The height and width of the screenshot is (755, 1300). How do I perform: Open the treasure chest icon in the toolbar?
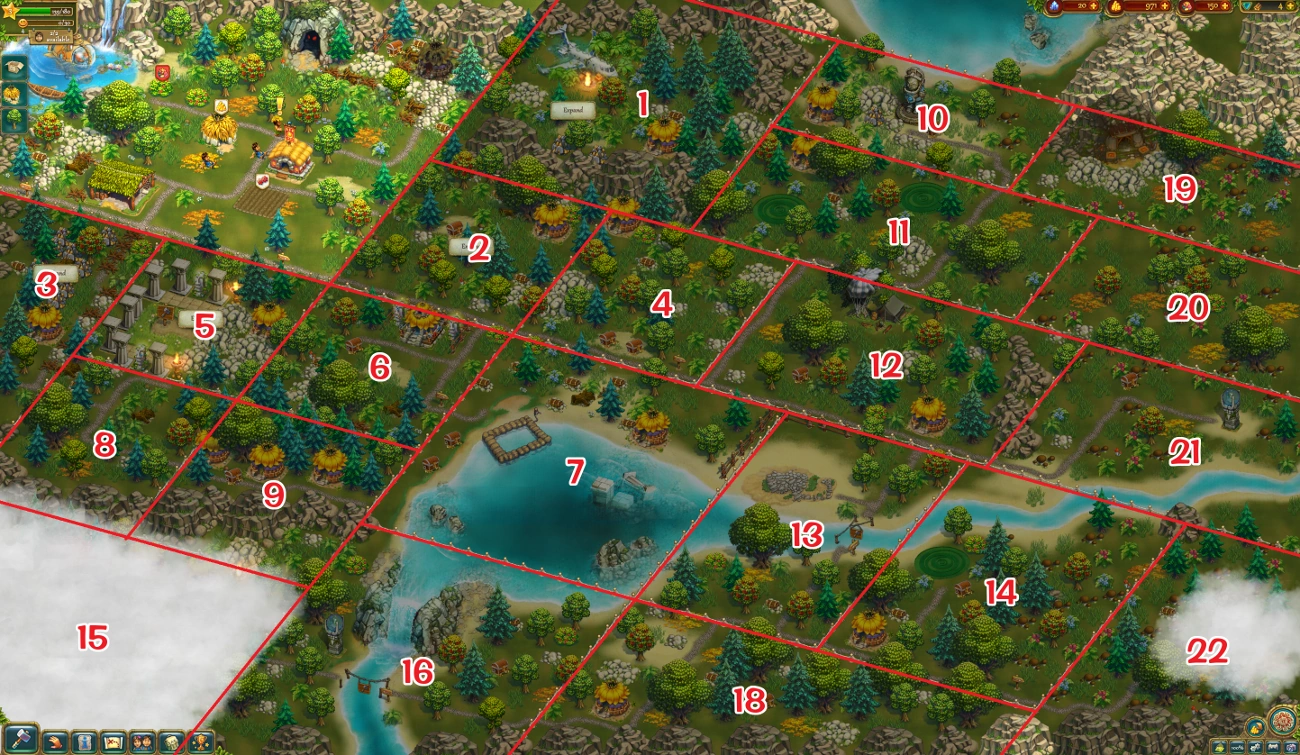(173, 742)
